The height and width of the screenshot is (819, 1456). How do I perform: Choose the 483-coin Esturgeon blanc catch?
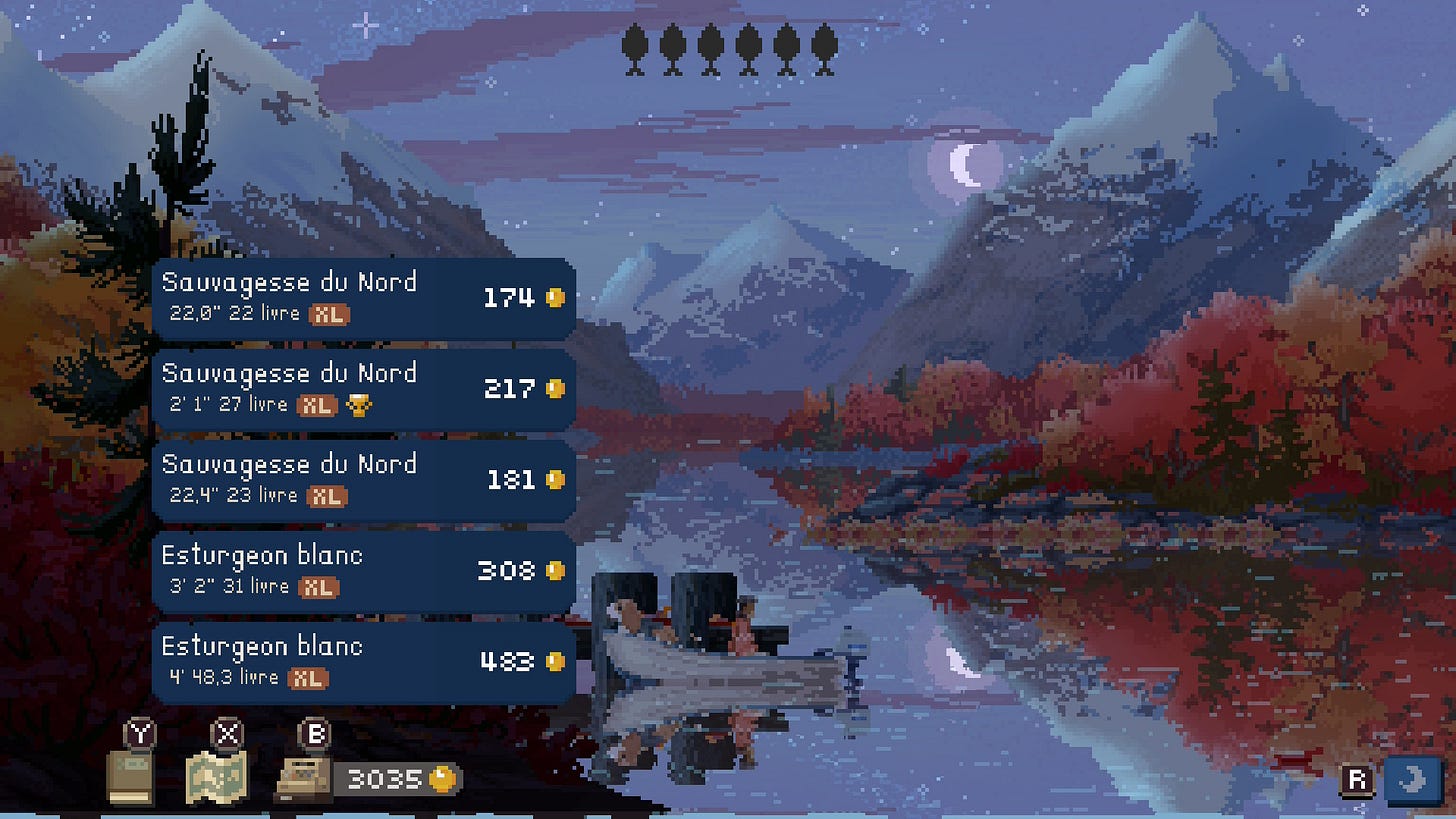click(363, 662)
